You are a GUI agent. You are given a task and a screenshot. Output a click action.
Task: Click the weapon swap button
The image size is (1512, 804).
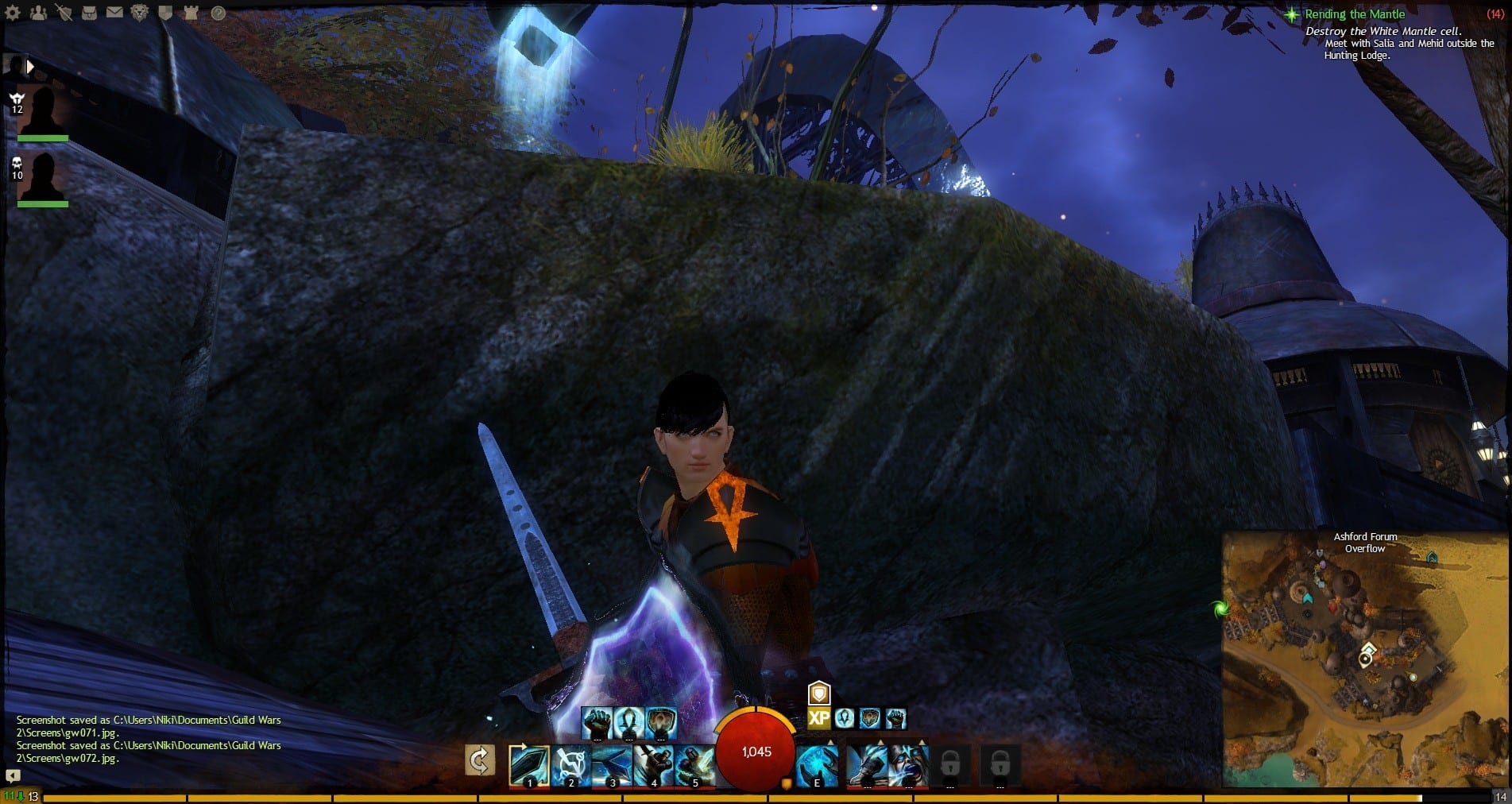click(479, 761)
